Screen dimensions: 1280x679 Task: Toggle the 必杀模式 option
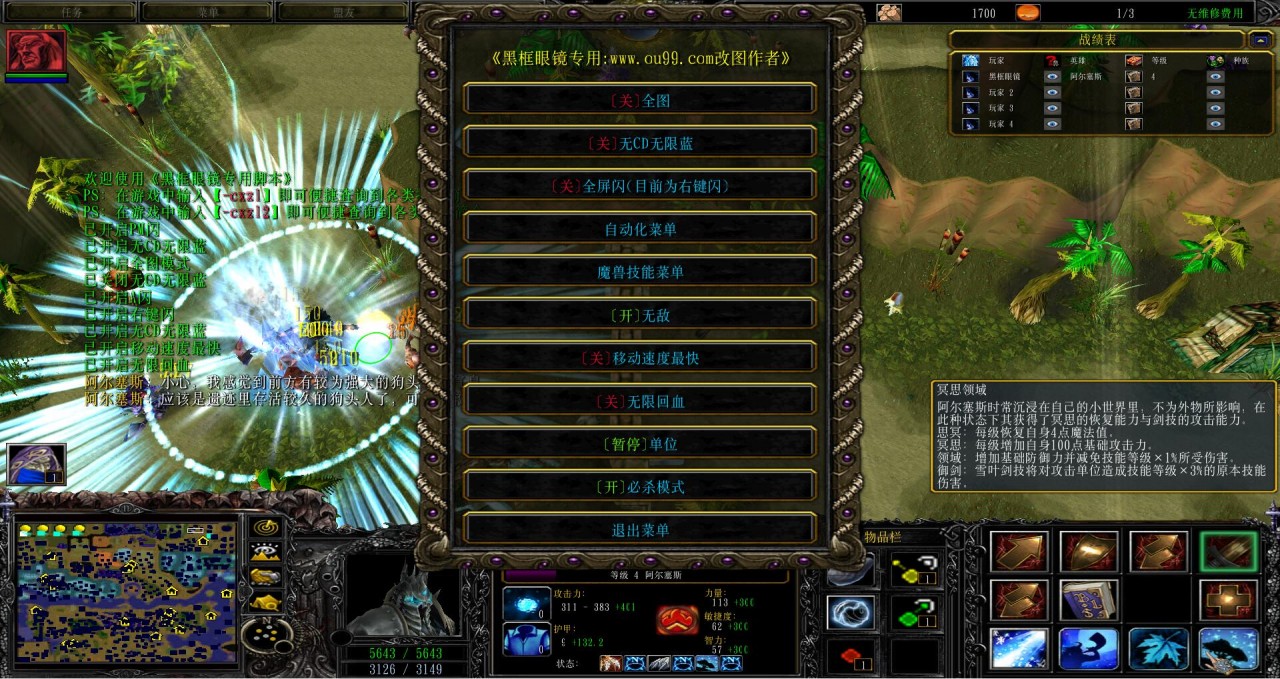[x=640, y=487]
